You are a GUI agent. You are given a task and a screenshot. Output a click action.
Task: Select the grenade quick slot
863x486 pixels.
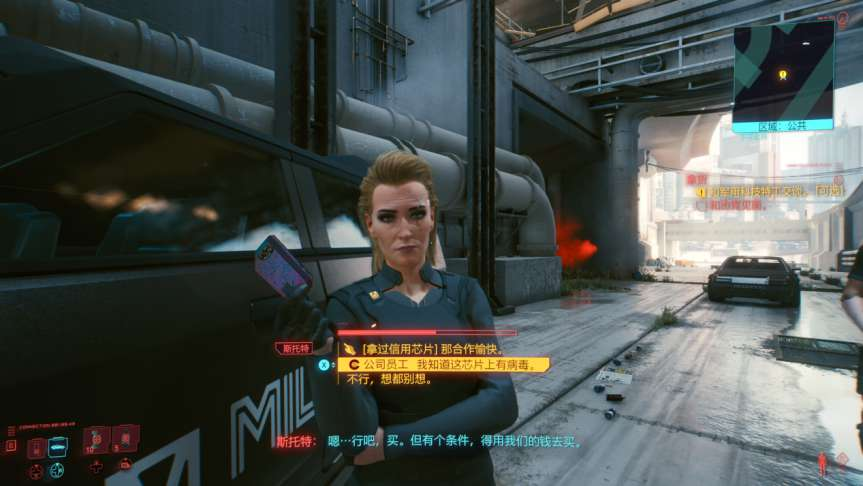tap(127, 439)
